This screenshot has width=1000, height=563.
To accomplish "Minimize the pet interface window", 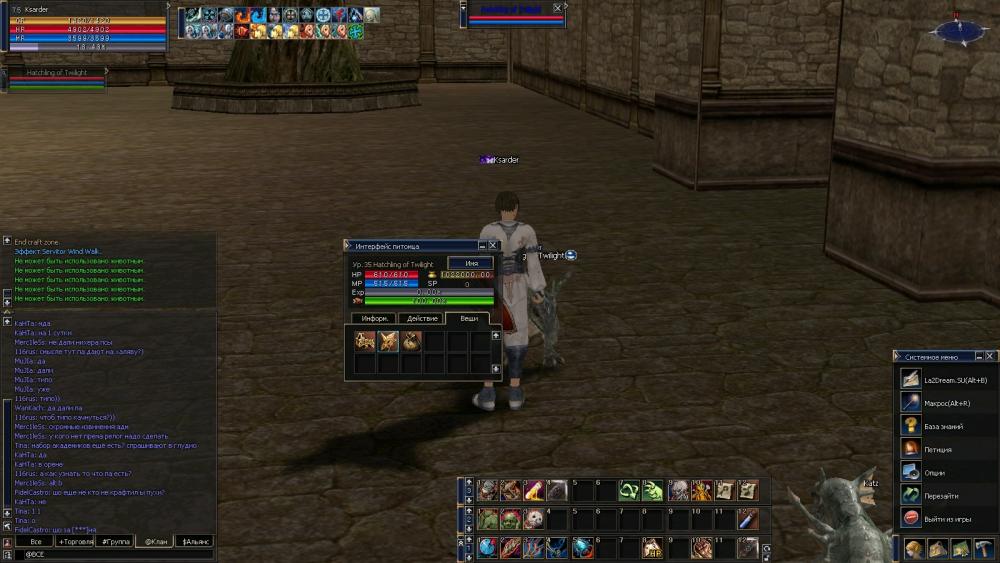I will [x=481, y=245].
